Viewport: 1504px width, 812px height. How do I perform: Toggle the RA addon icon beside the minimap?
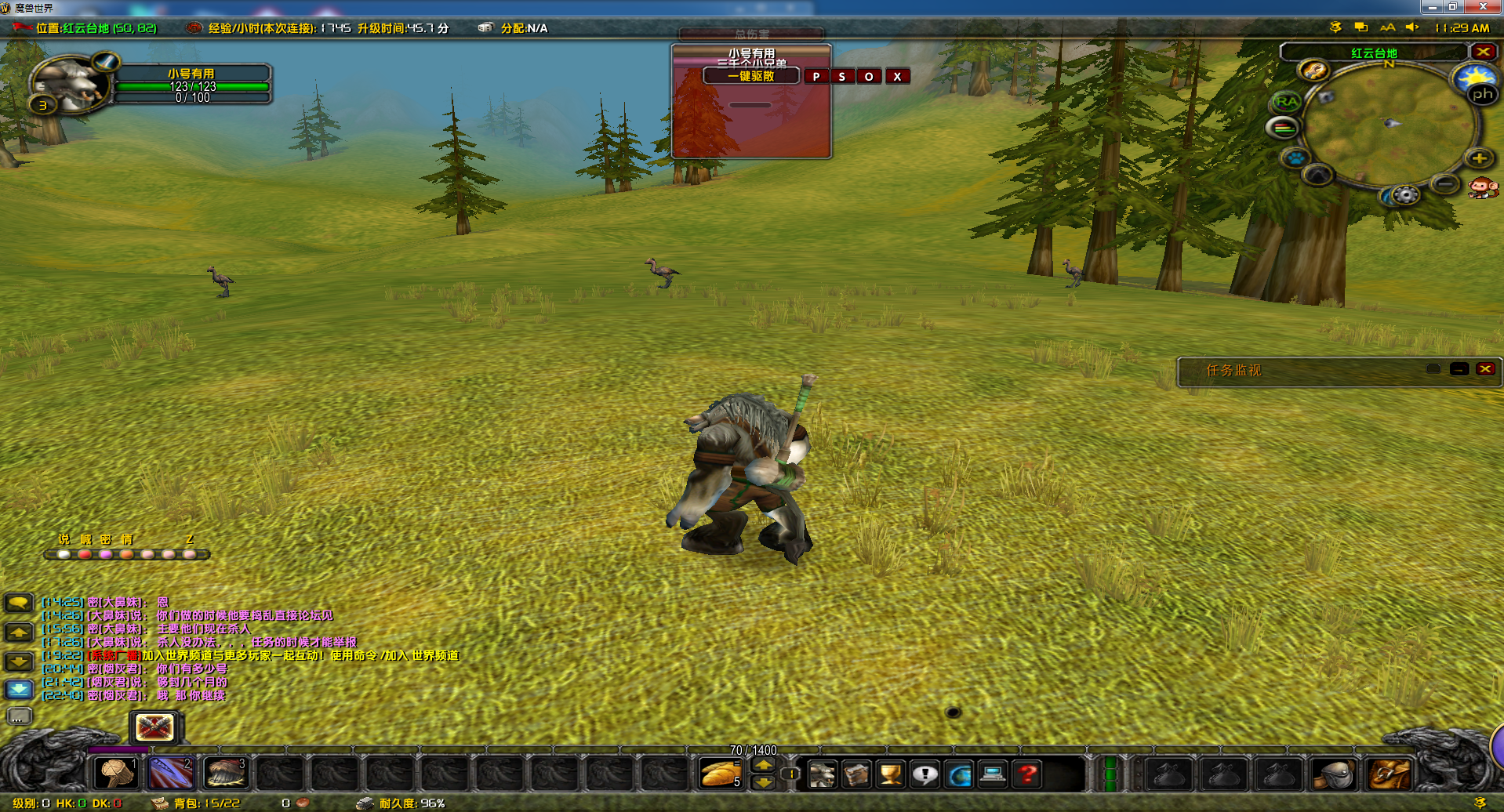click(x=1286, y=101)
